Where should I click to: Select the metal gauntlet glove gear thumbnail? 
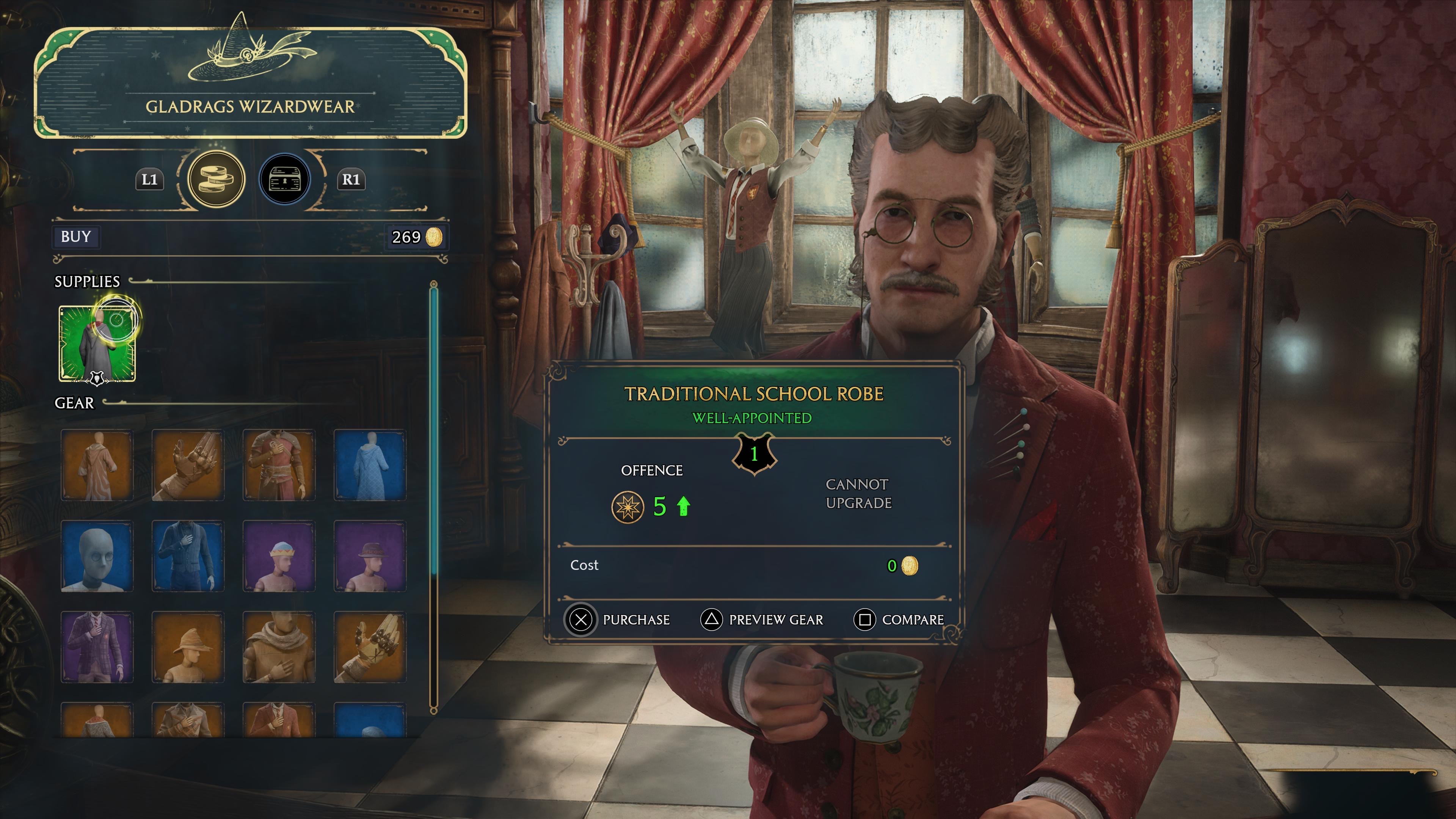(188, 465)
